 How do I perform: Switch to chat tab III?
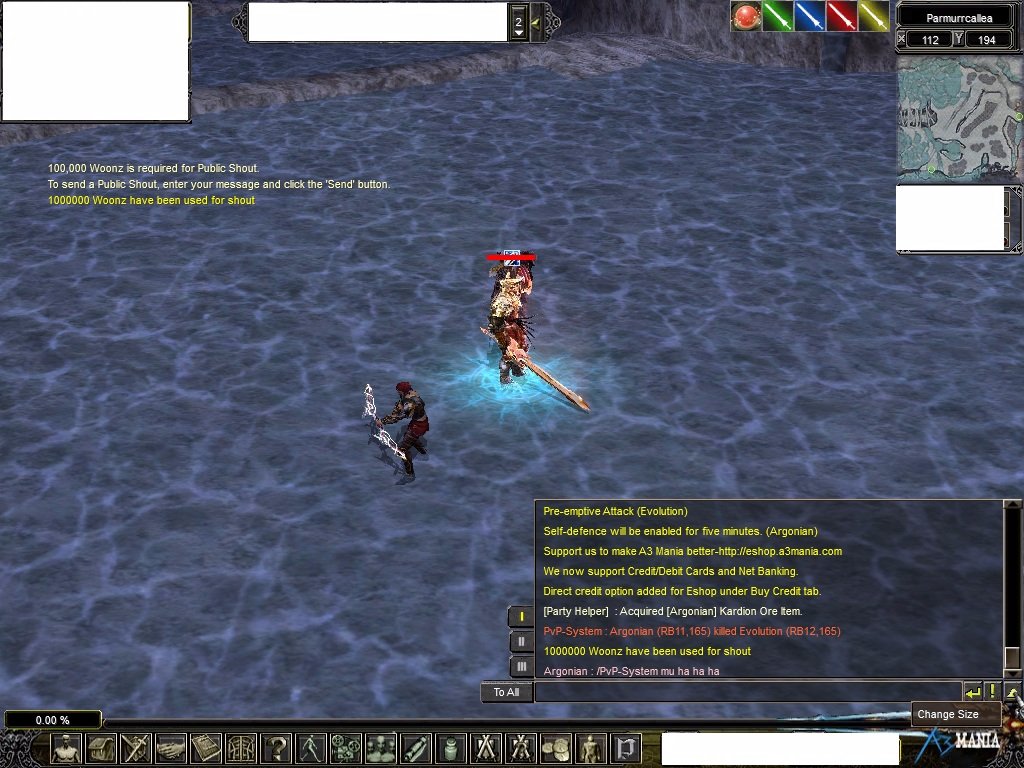click(x=521, y=666)
